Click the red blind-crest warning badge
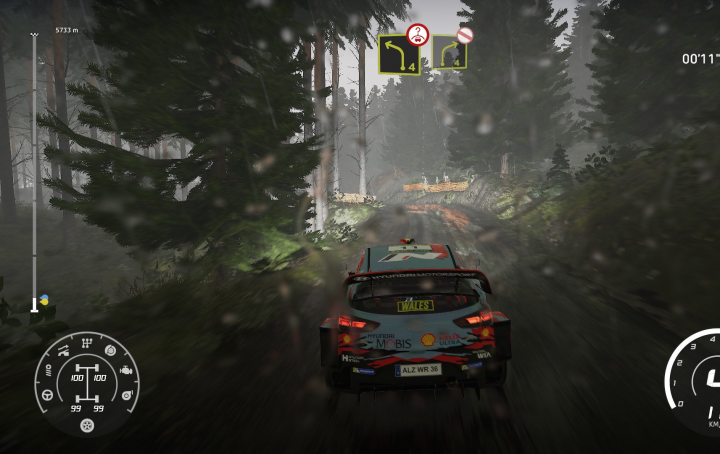Image resolution: width=720 pixels, height=454 pixels. point(418,34)
